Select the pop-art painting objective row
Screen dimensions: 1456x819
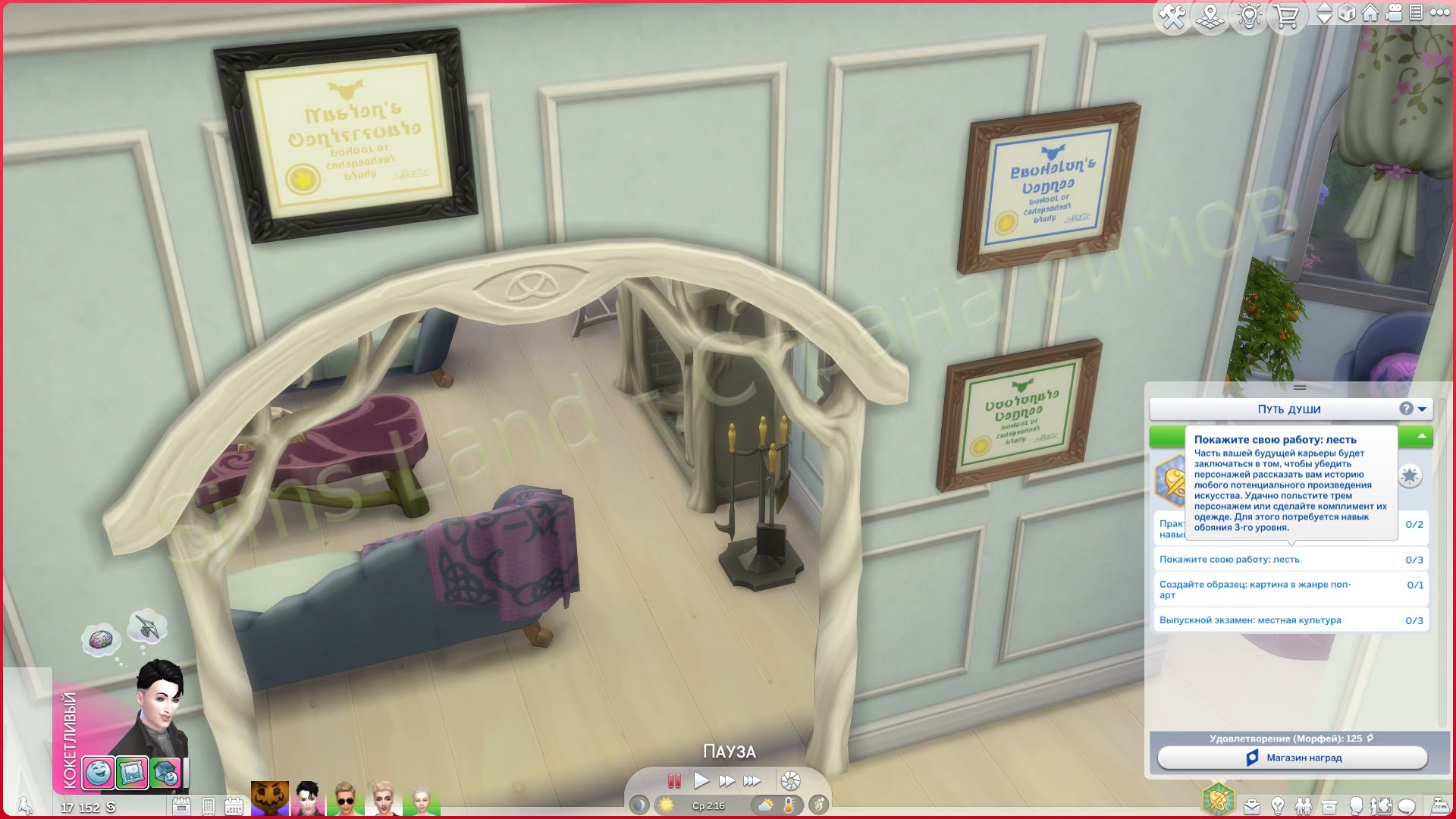point(1289,589)
